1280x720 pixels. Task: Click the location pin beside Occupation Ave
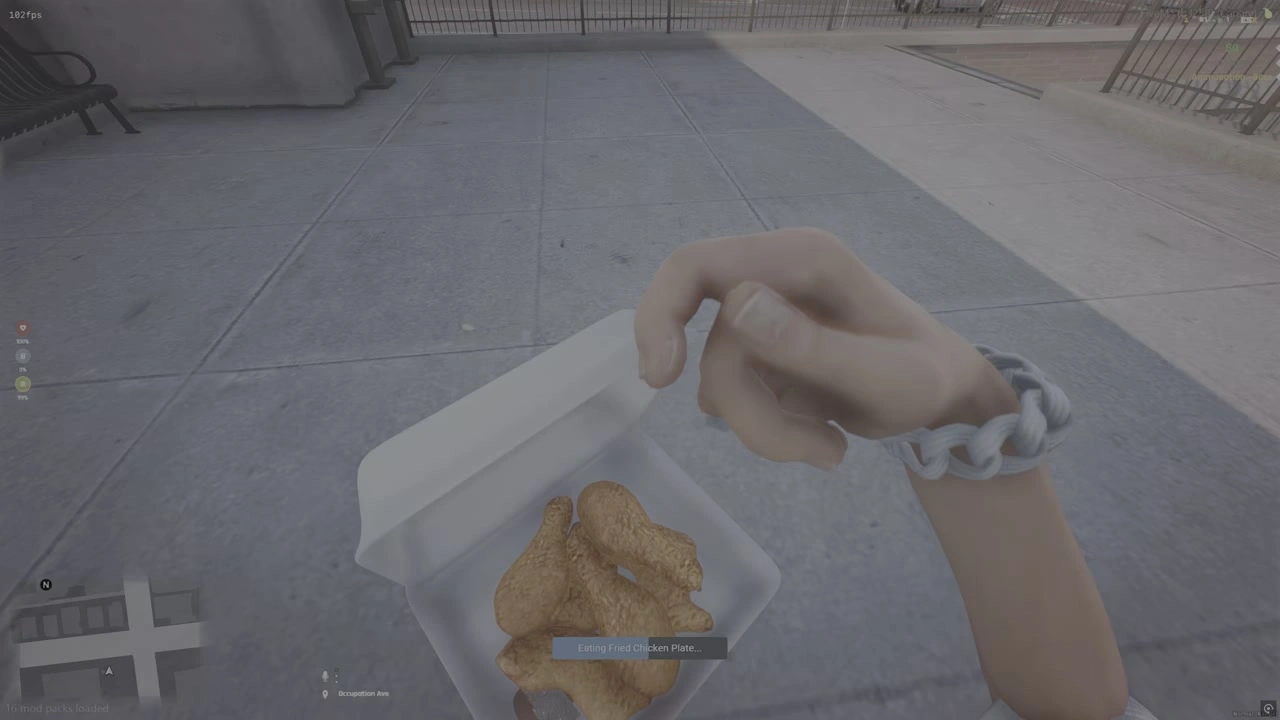[324, 693]
